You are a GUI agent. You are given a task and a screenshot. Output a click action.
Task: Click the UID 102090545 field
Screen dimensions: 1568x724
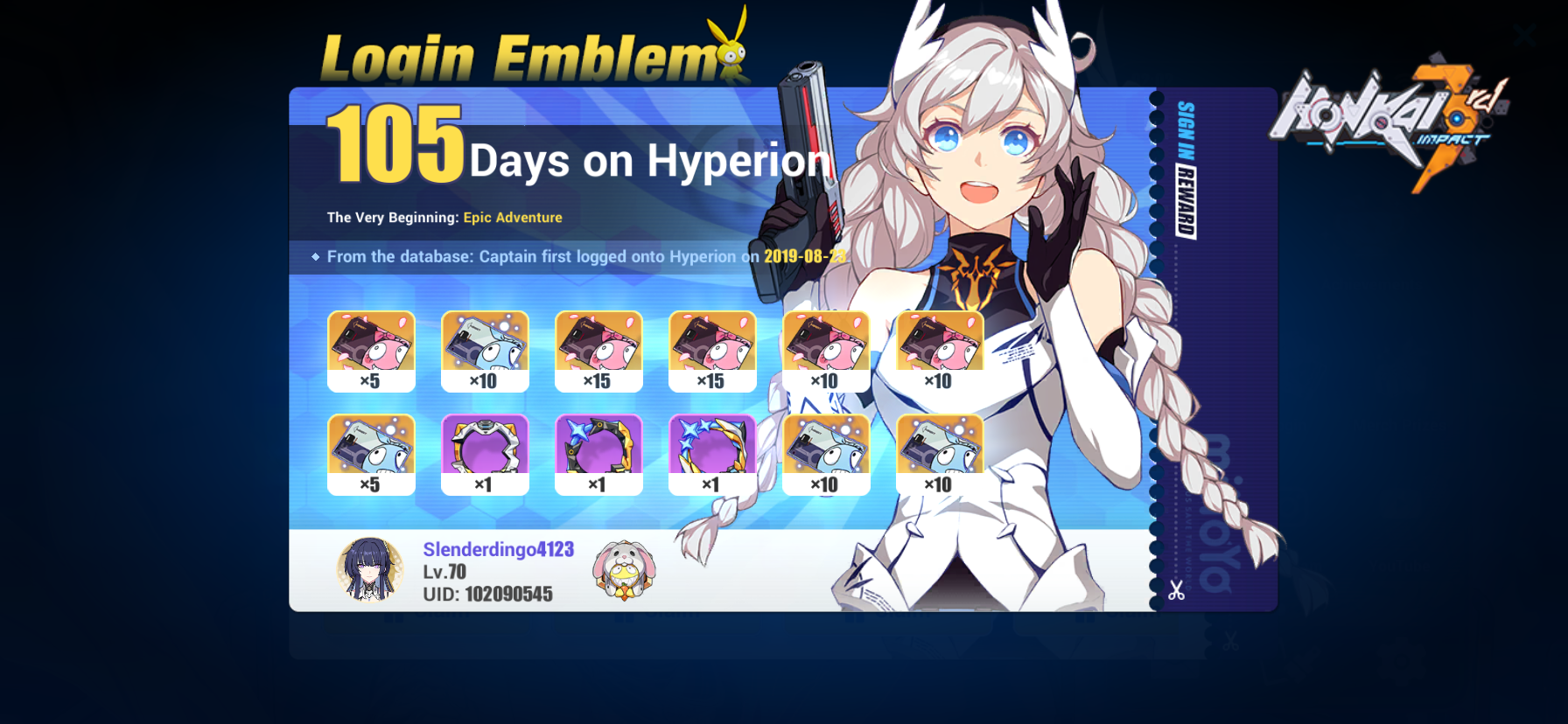[x=486, y=594]
